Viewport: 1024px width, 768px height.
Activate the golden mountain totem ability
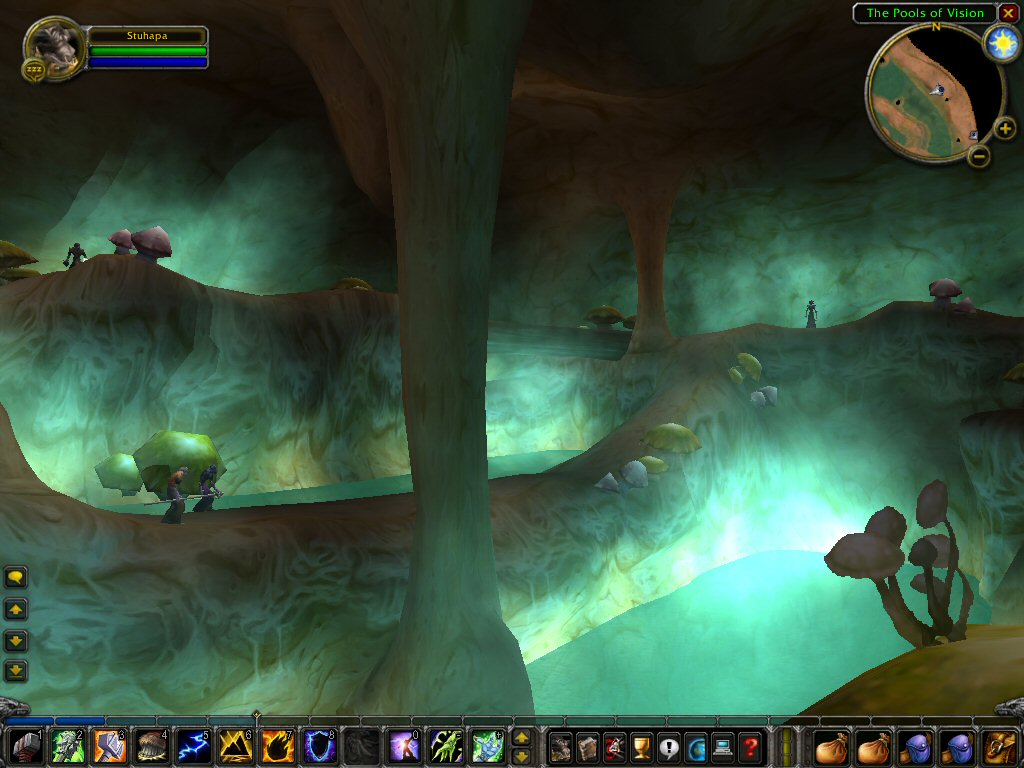(235, 747)
